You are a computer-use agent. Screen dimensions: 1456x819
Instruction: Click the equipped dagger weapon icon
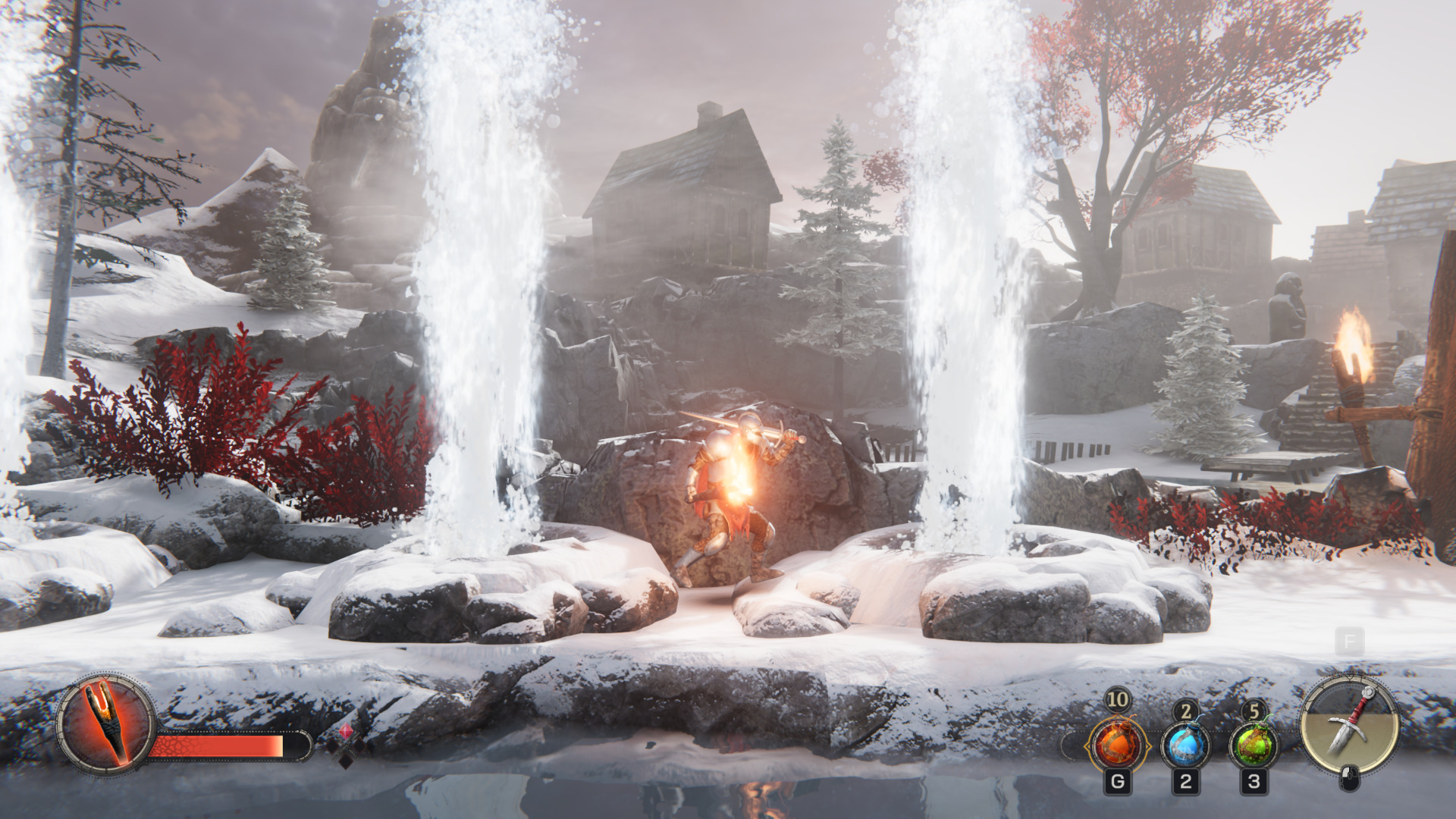1350,723
